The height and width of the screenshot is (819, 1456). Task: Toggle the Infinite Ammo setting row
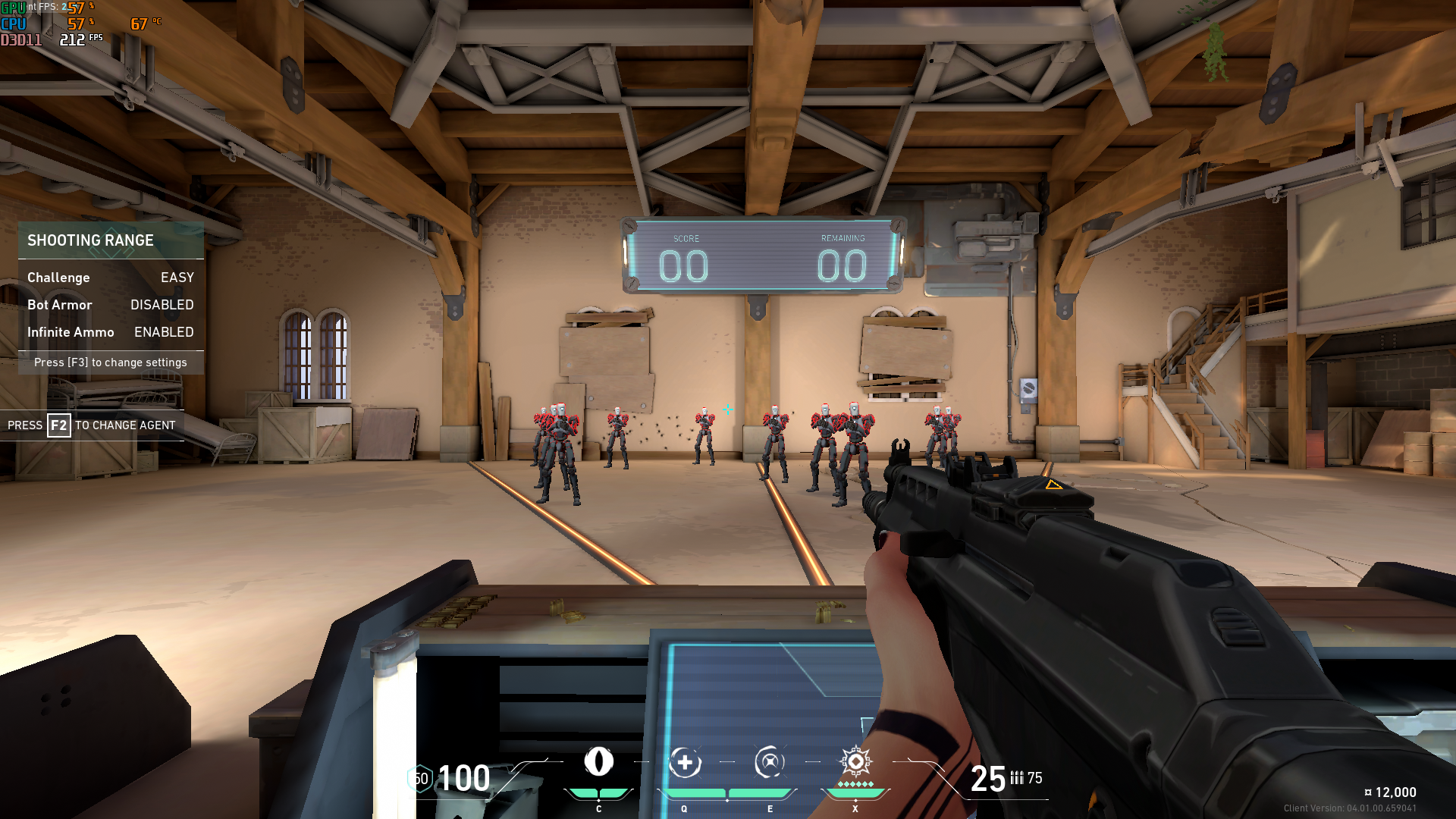point(111,332)
